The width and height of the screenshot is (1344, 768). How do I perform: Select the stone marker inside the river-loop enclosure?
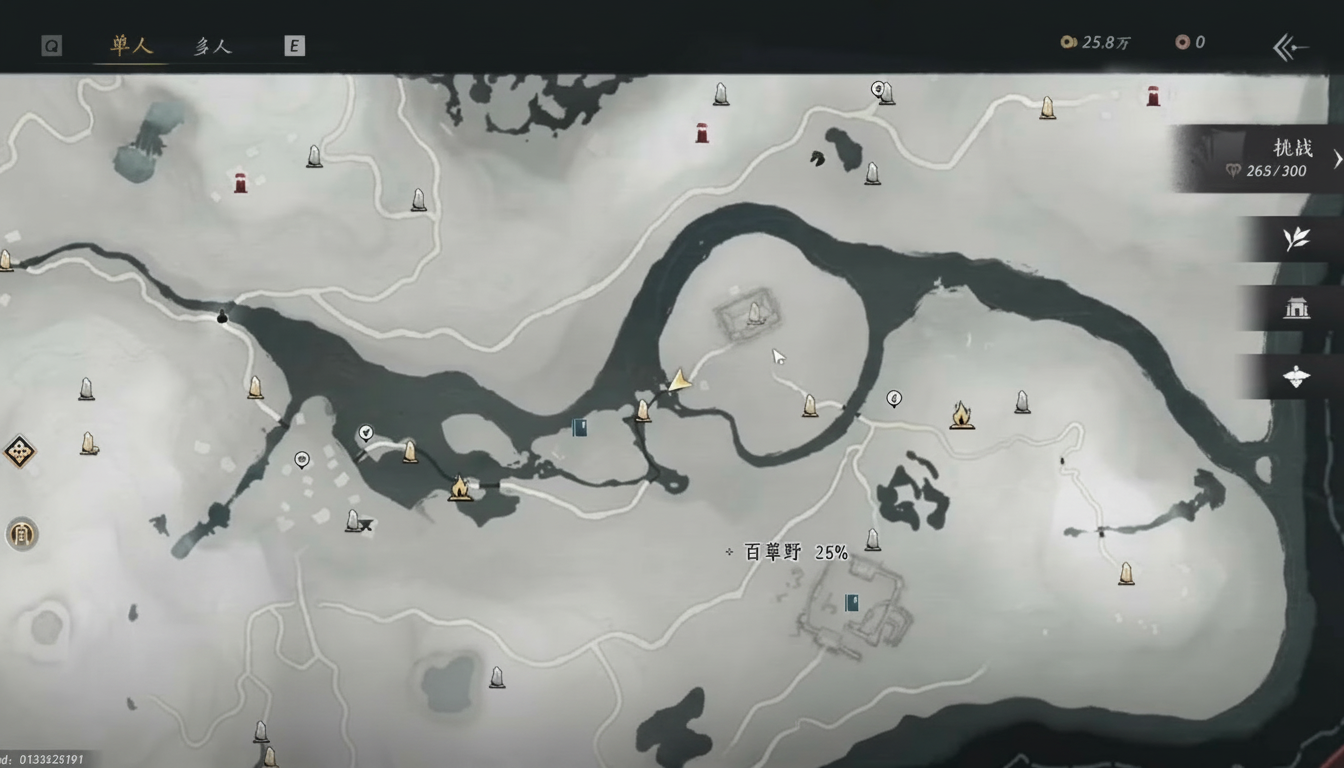click(x=756, y=313)
